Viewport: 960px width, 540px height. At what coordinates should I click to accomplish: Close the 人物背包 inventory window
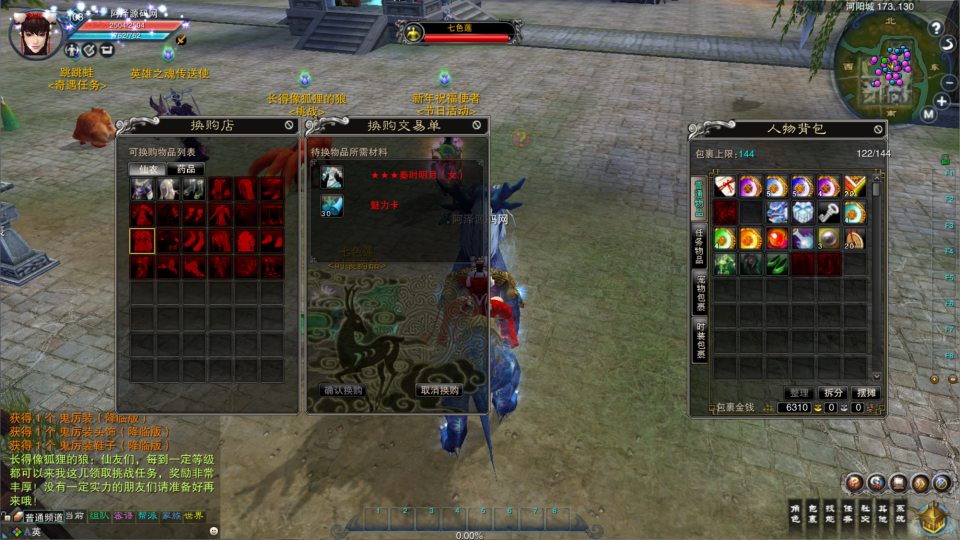[878, 129]
